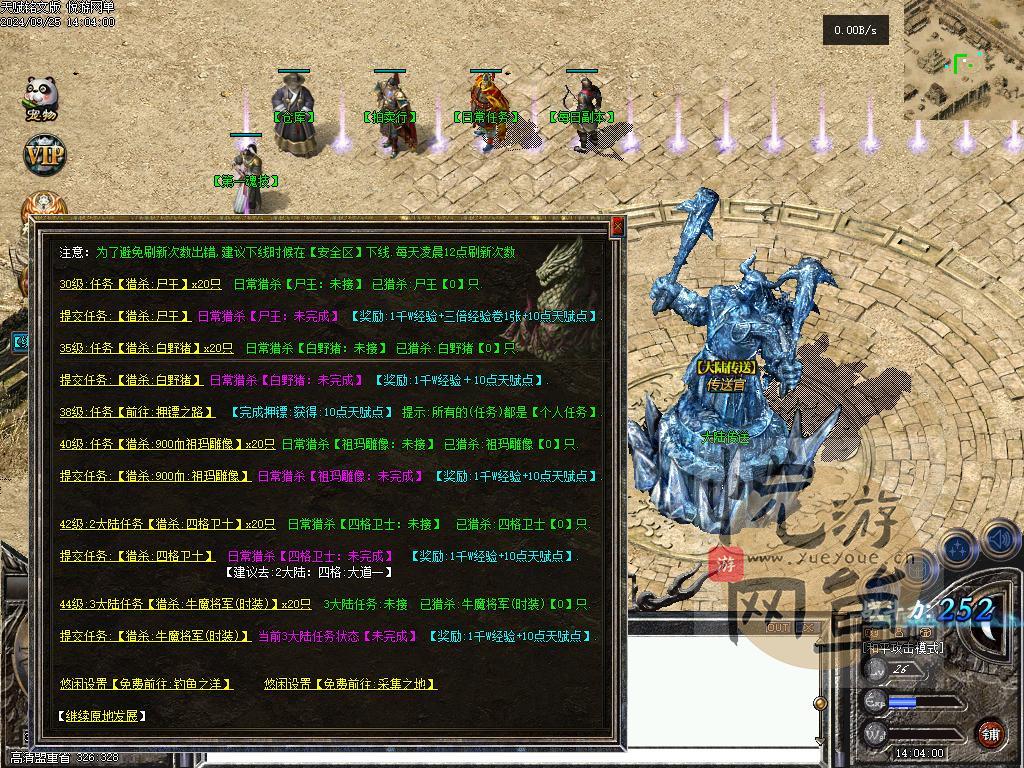Close the daily quest dialog window
Viewport: 1024px width, 768px height.
(x=617, y=227)
